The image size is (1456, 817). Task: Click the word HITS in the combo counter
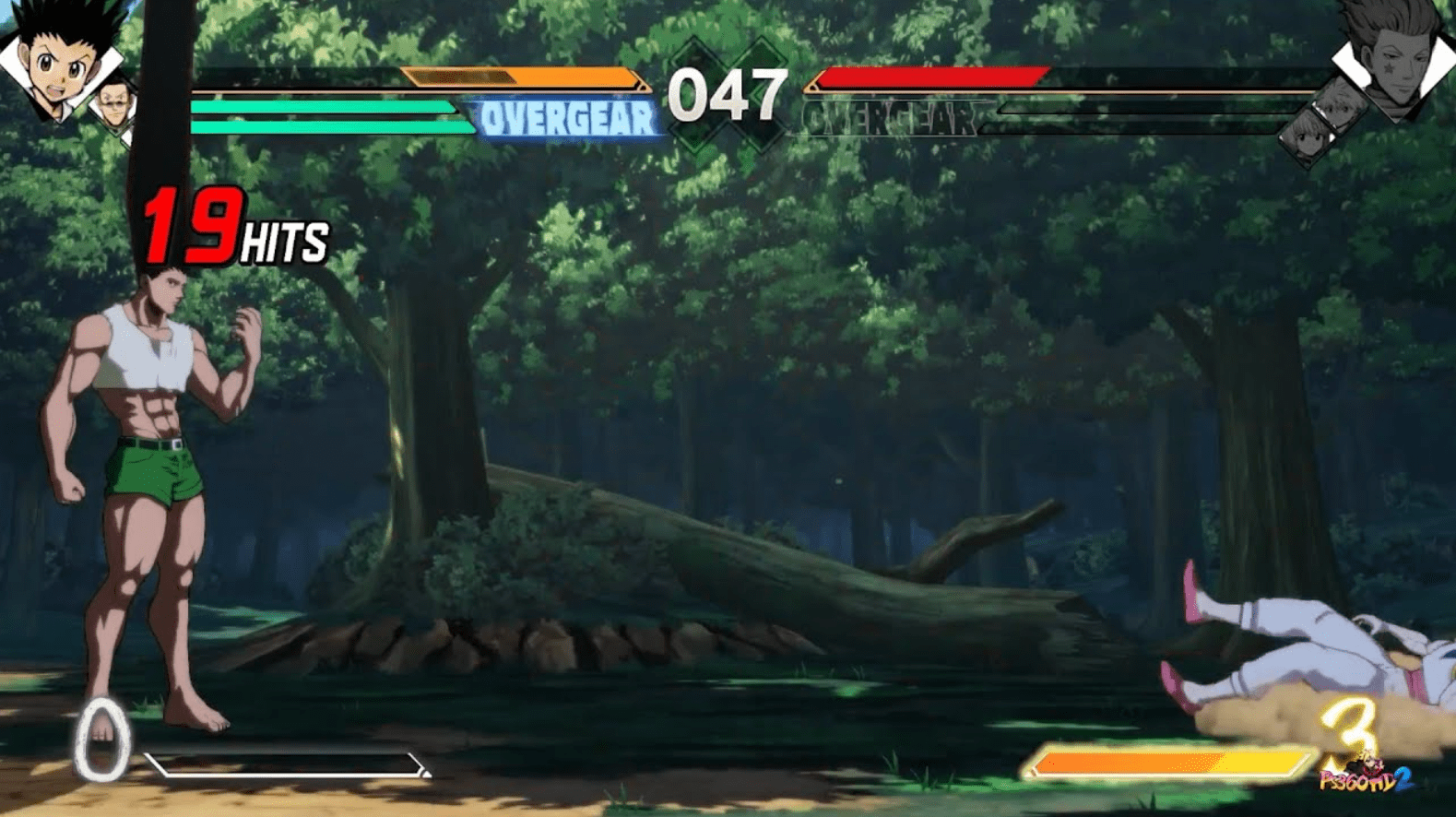[283, 243]
